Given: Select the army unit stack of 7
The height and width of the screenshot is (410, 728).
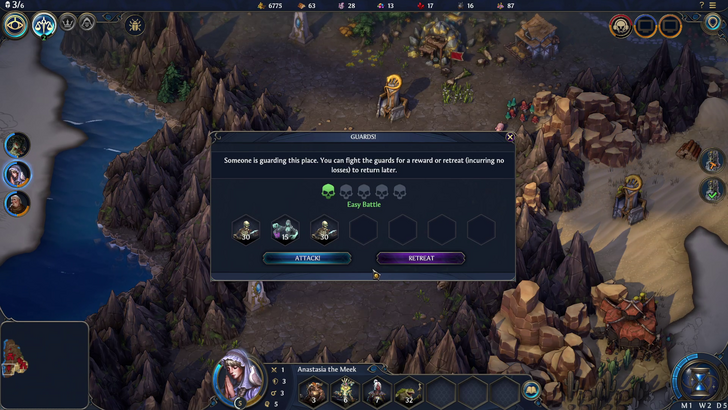Looking at the screenshot, I should [377, 392].
